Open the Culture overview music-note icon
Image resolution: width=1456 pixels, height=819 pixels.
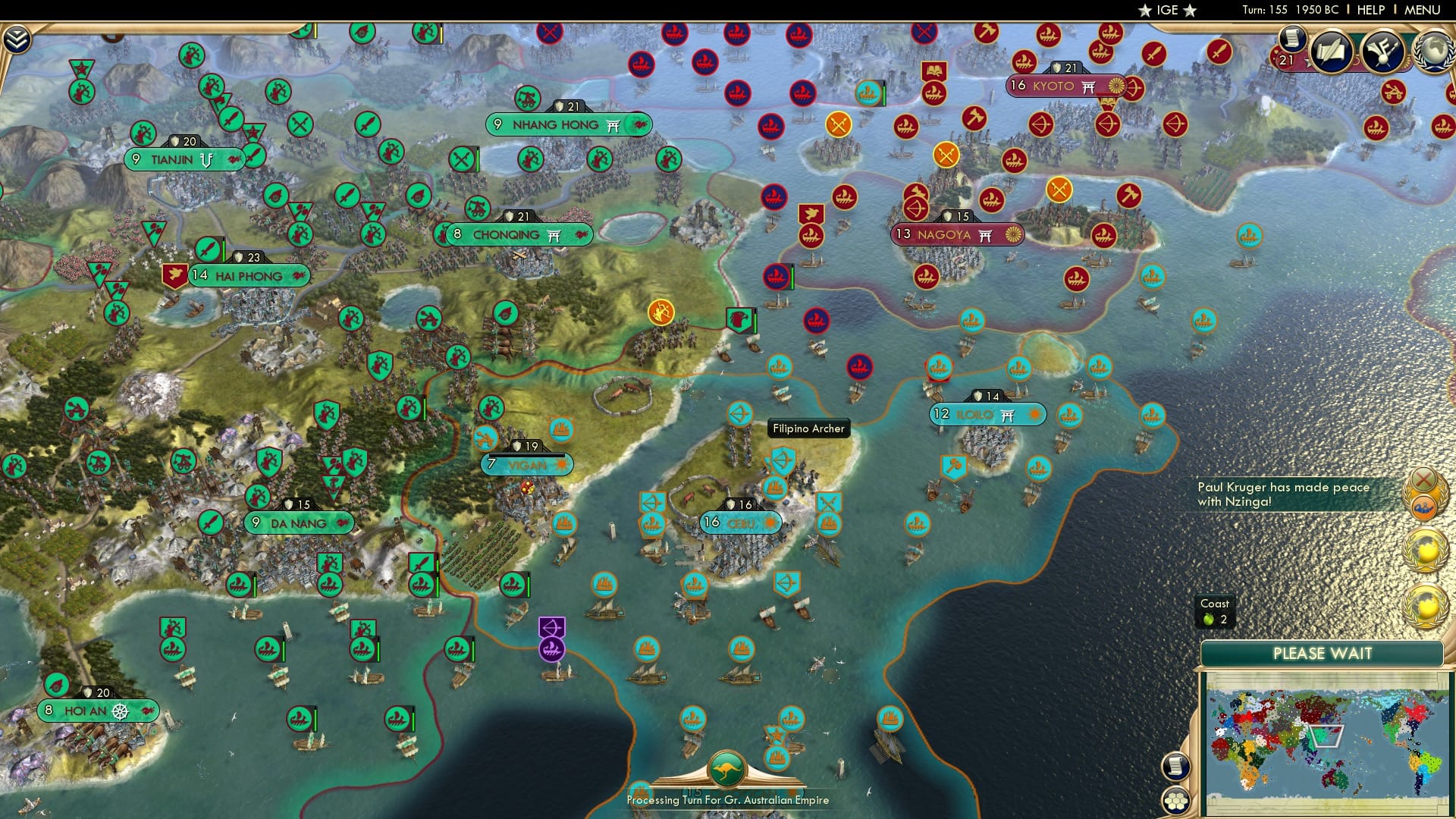(x=1382, y=52)
